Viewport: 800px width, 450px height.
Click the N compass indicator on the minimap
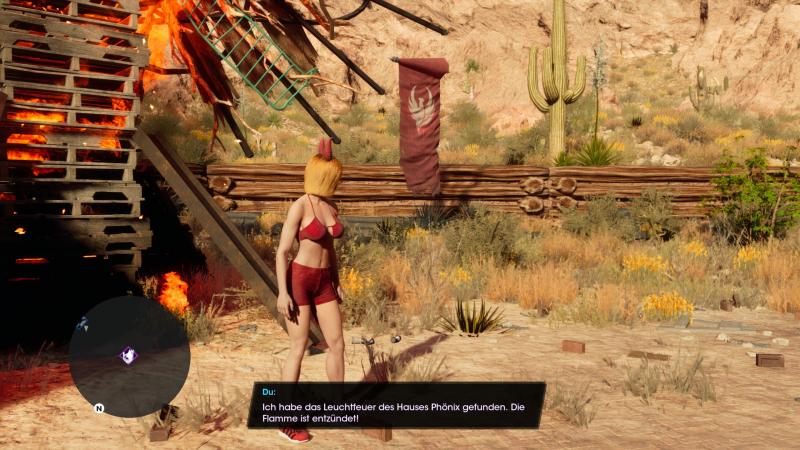click(x=99, y=408)
